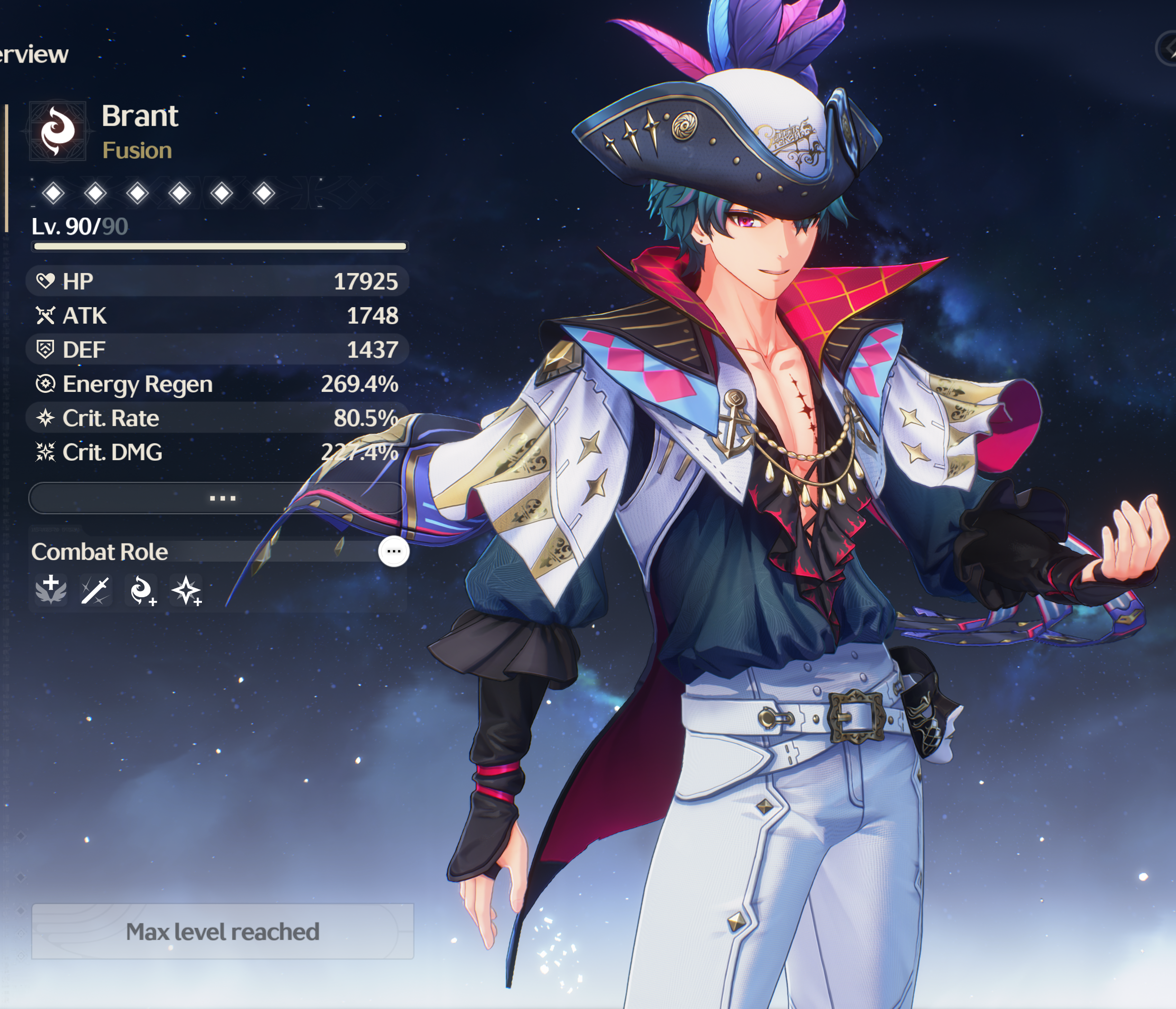The width and height of the screenshot is (1176, 1009).
Task: Expand the full stats list with the ellipsis bar
Action: pos(221,498)
